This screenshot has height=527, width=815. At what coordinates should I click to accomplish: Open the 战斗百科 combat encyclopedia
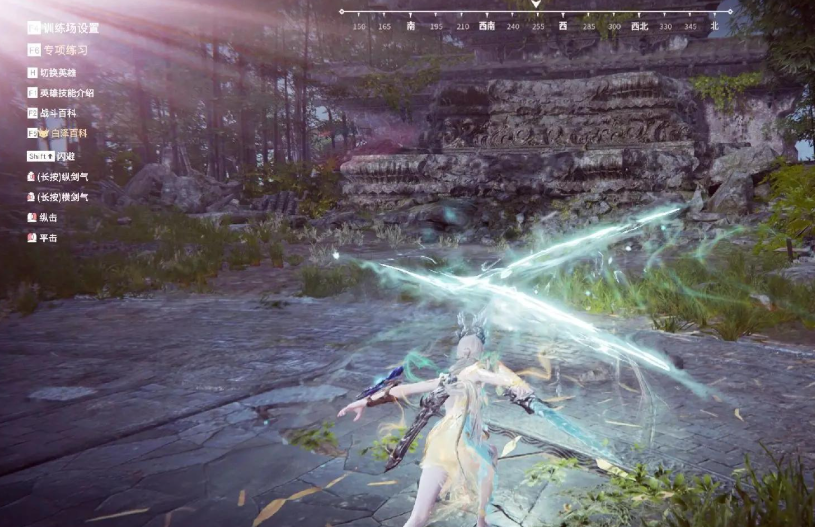(58, 113)
